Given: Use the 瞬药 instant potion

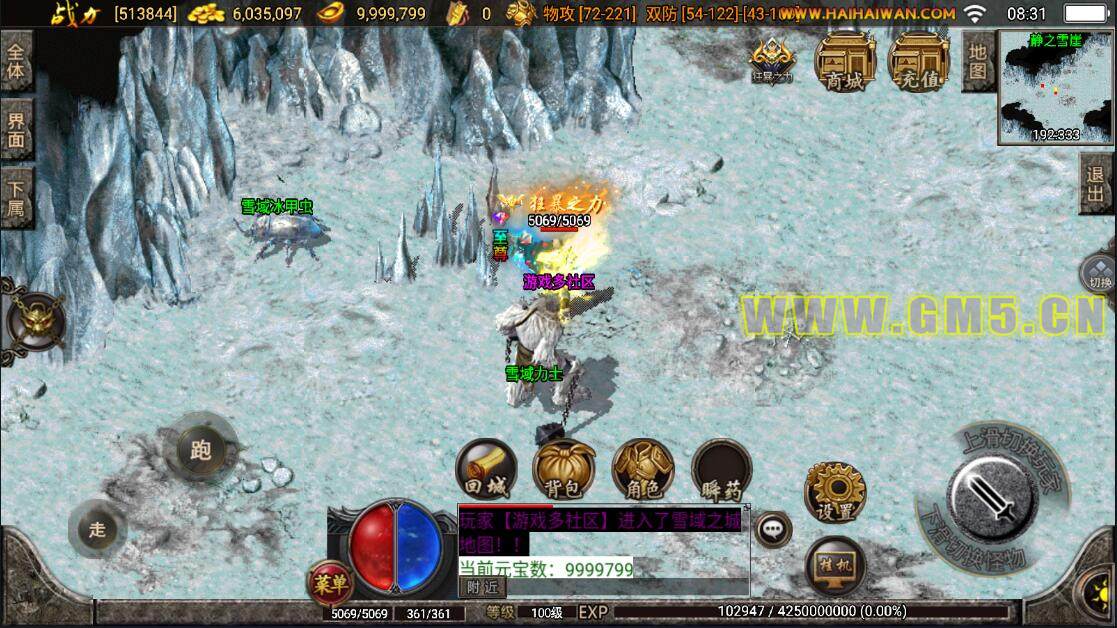Looking at the screenshot, I should pos(721,470).
